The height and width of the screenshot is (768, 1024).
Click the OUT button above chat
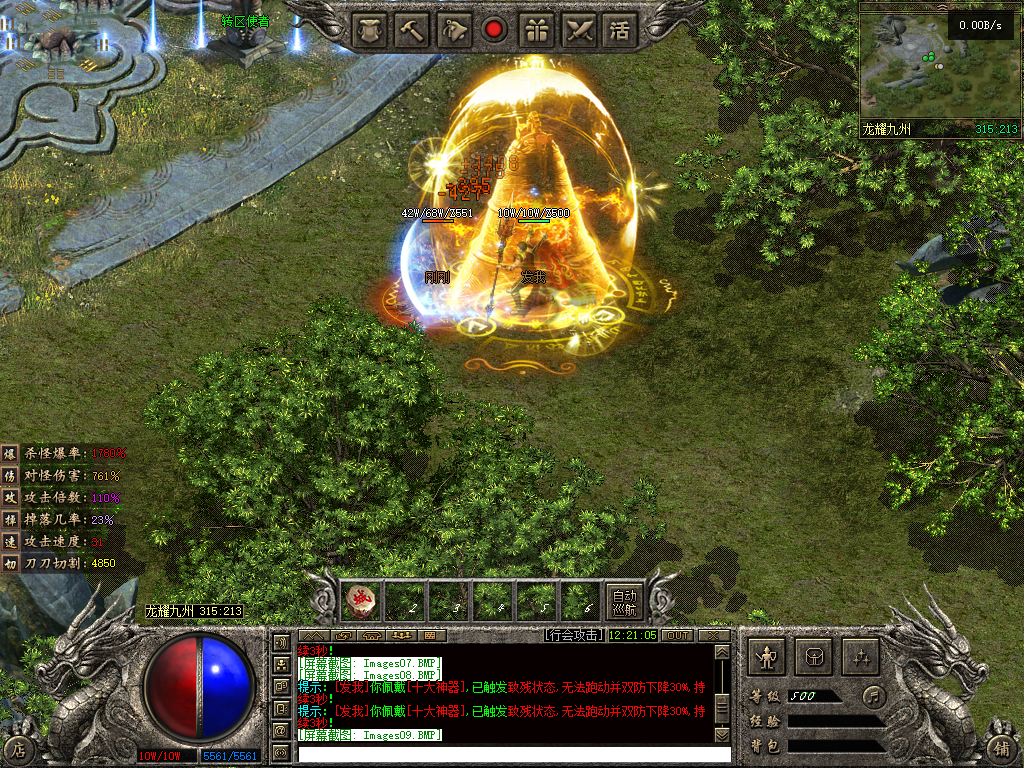tap(677, 635)
